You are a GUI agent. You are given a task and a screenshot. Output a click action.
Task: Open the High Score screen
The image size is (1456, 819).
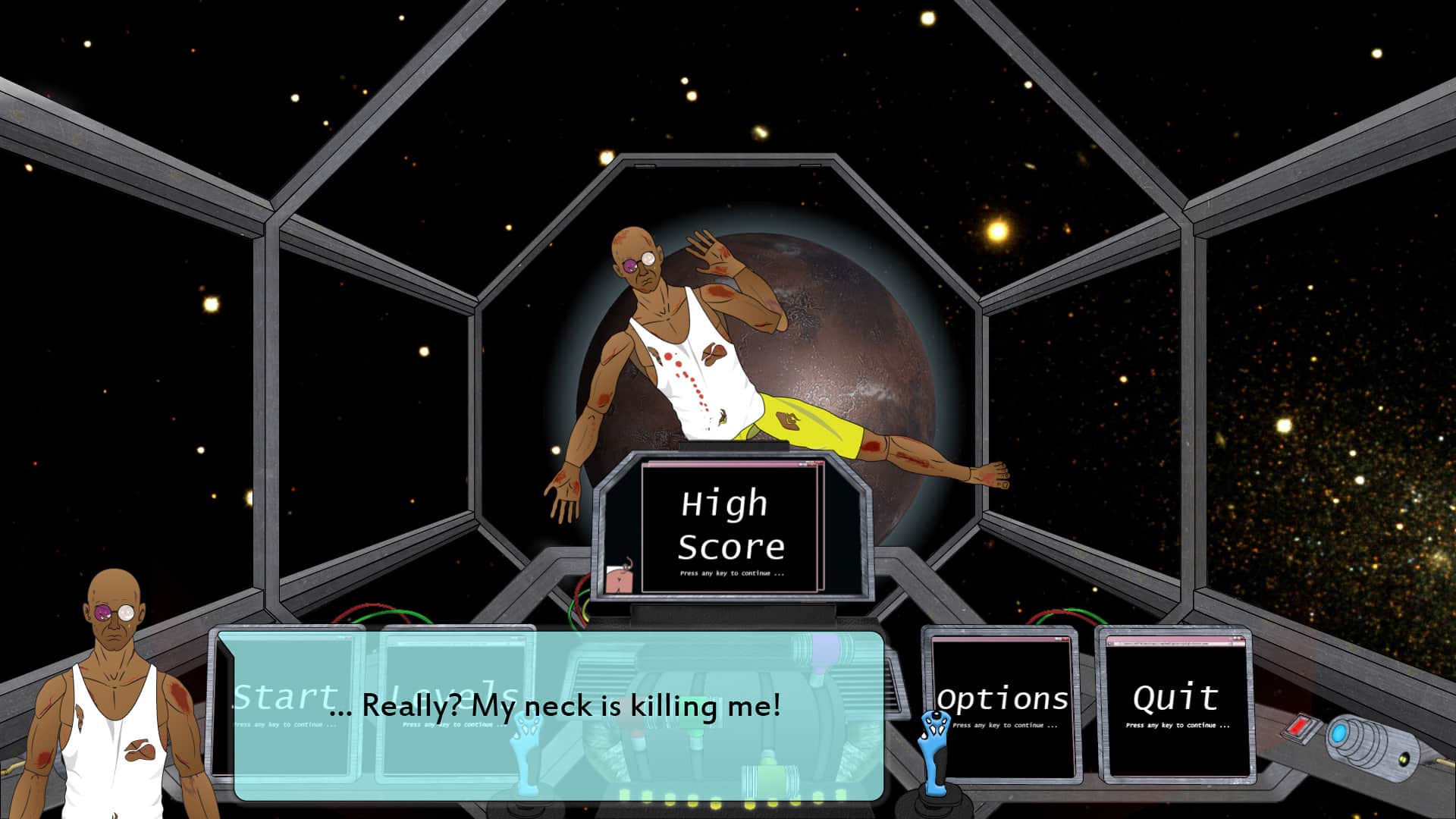730,527
